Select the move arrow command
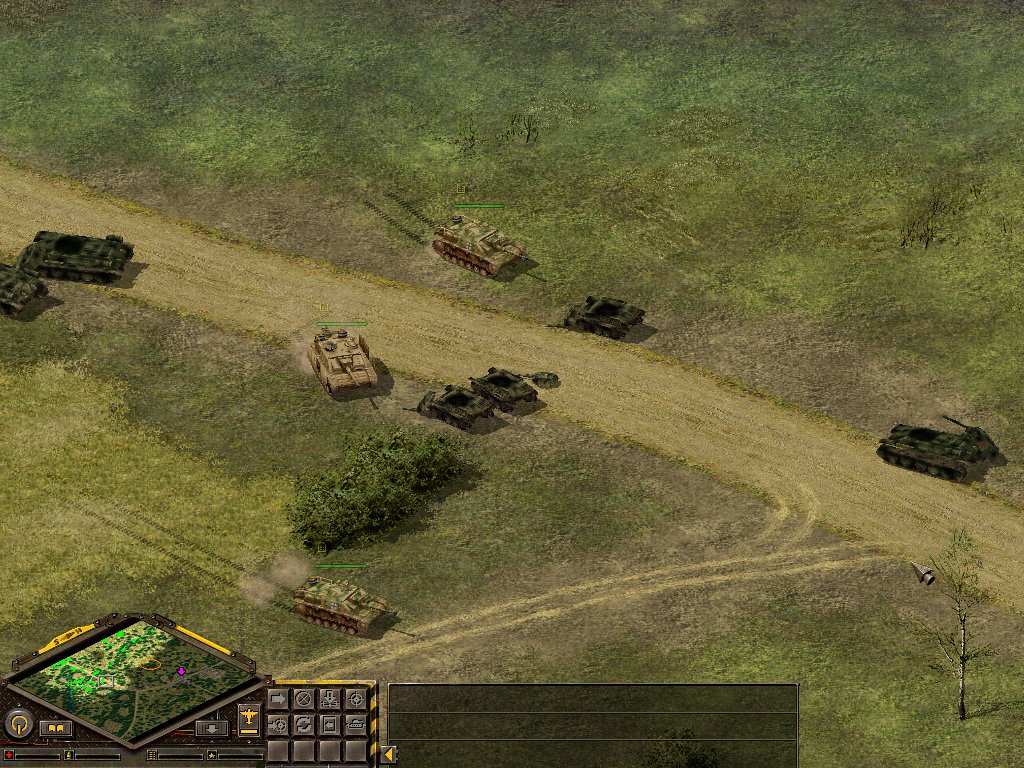 (278, 699)
